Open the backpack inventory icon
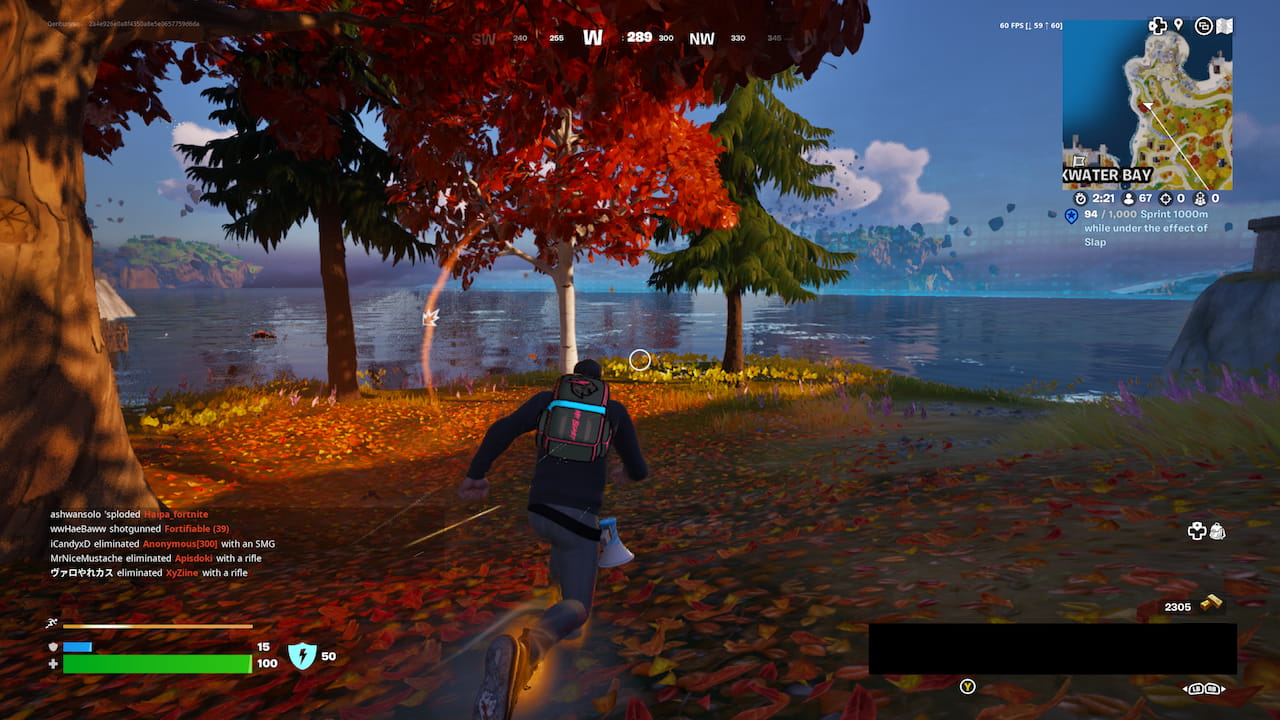 [x=1217, y=531]
